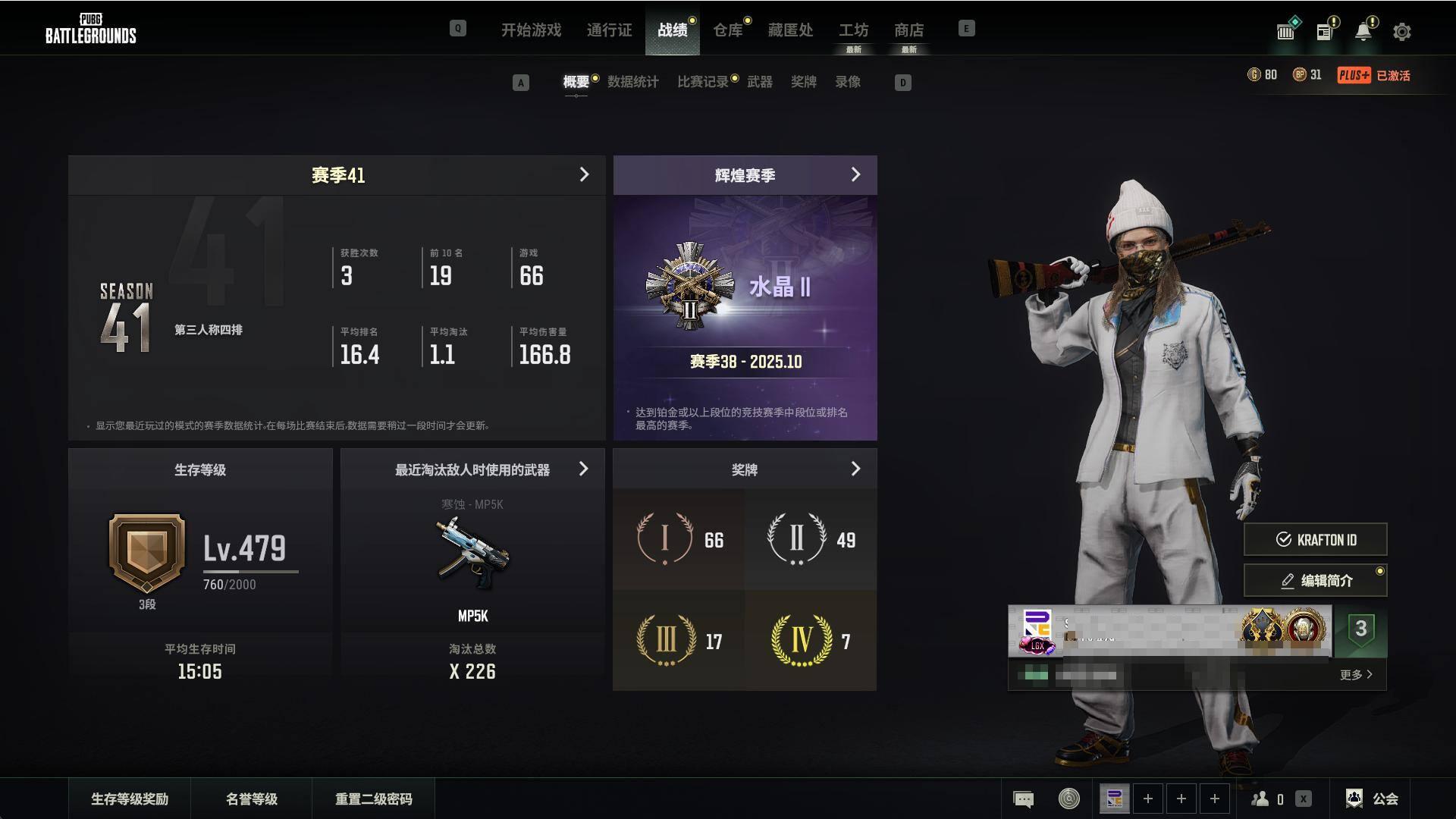
Task: Click the KRAFTON ID button
Action: point(1315,540)
